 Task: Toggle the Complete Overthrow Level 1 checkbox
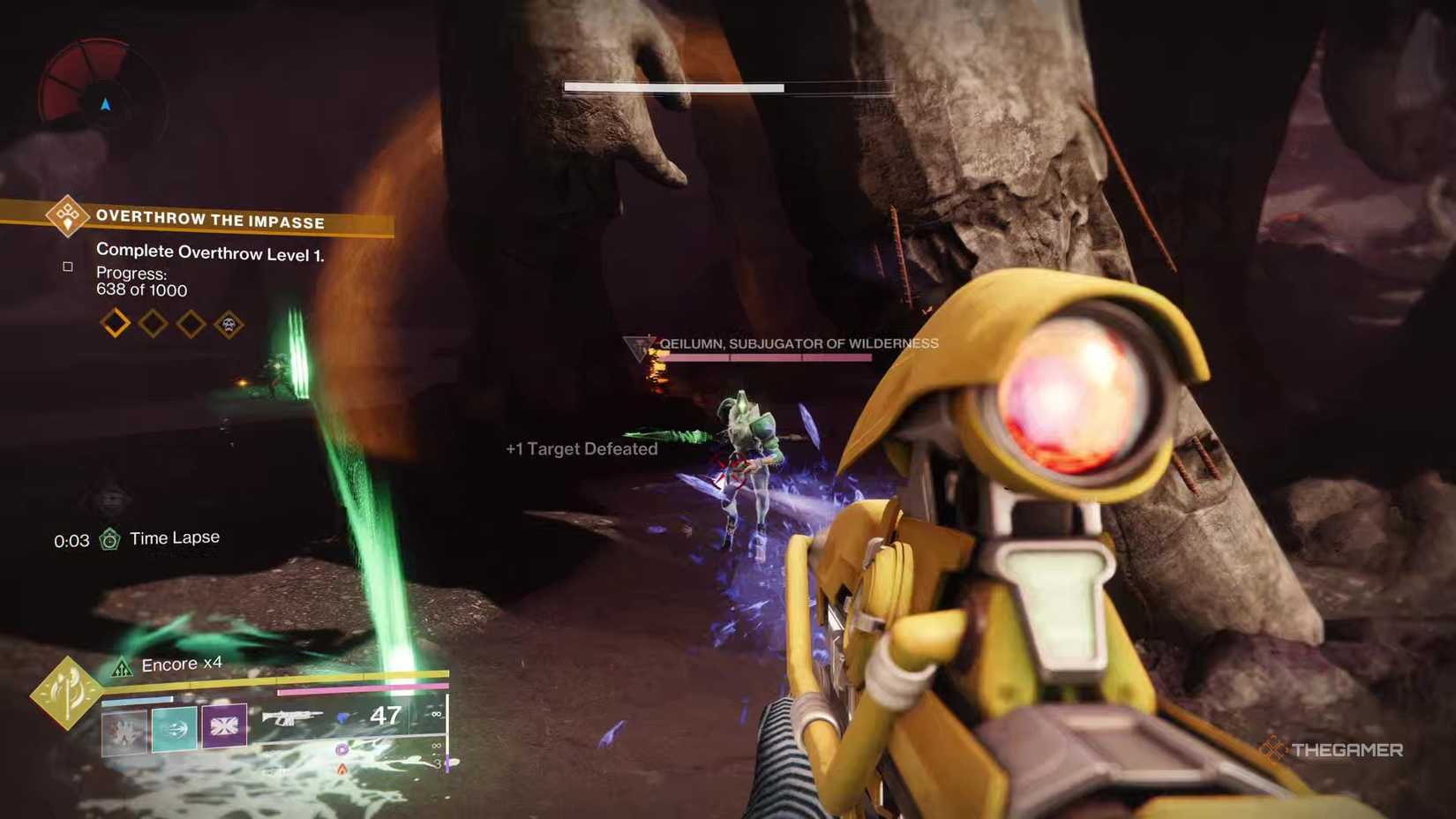coord(68,265)
